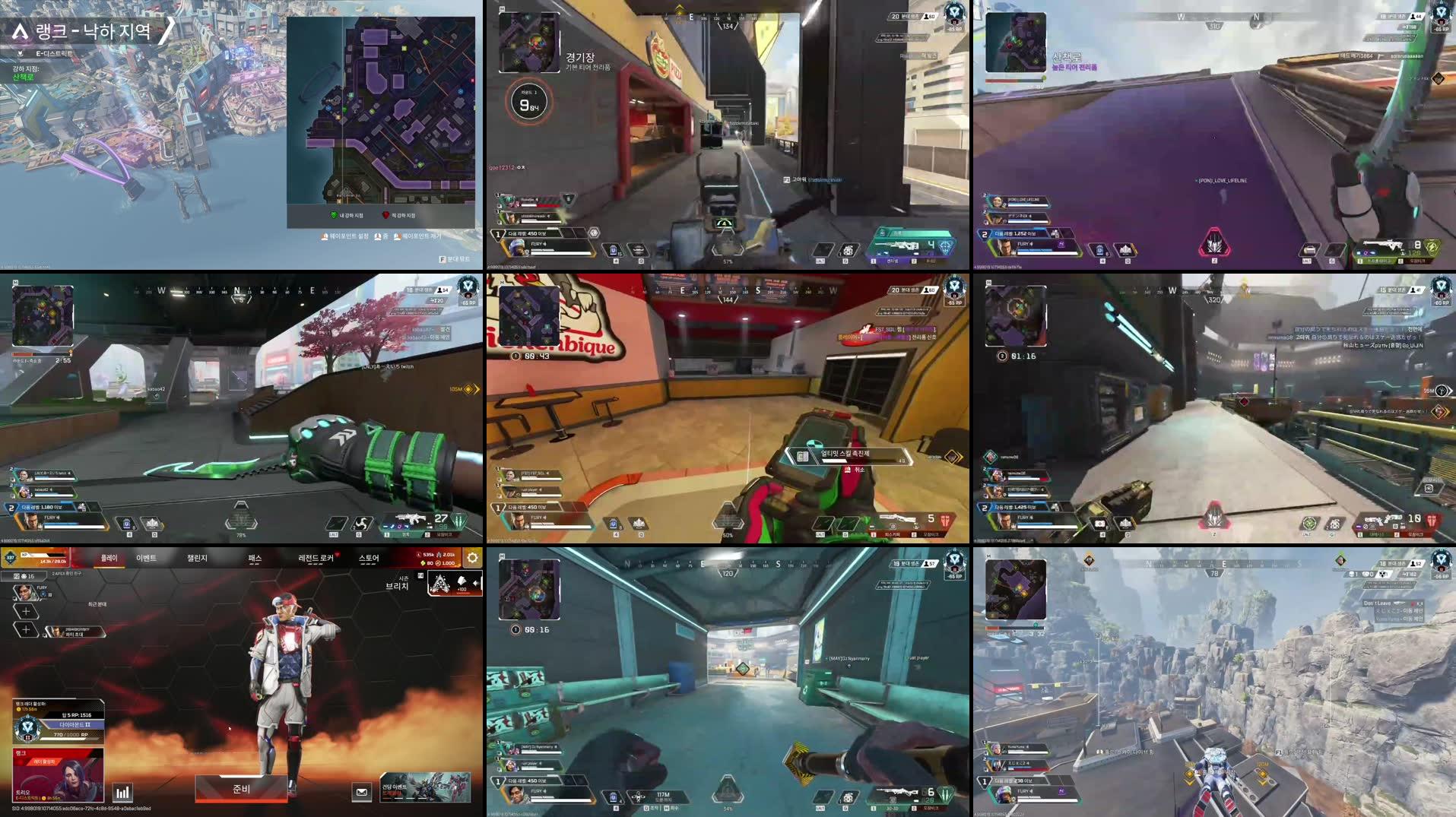The height and width of the screenshot is (817, 1456).
Task: Open the settings gear in the lobby
Action: (x=471, y=556)
